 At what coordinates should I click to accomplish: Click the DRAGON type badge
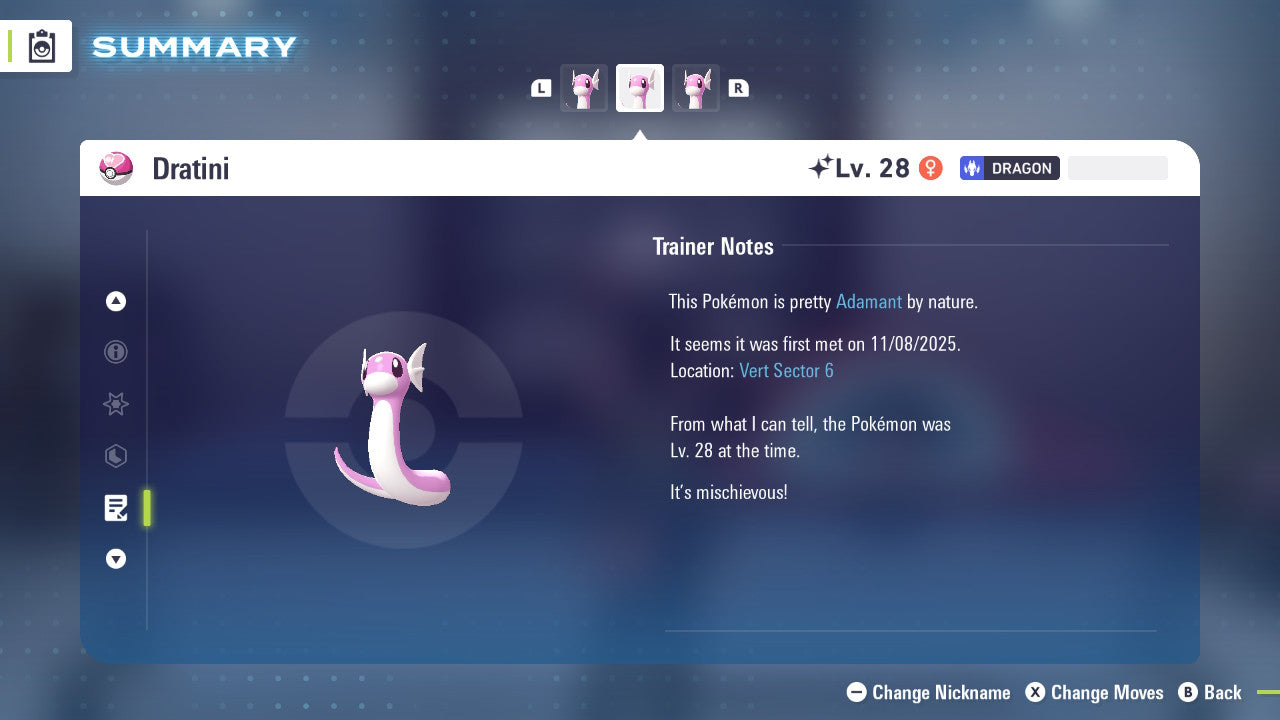(1009, 168)
